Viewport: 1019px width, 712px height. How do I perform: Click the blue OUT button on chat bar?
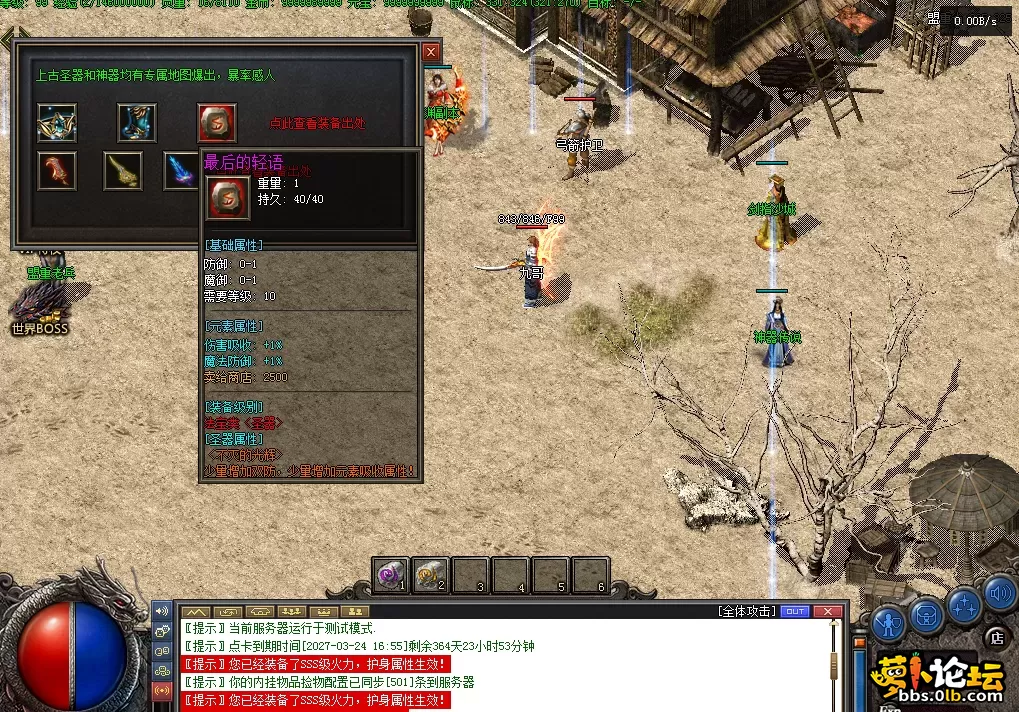(x=795, y=611)
